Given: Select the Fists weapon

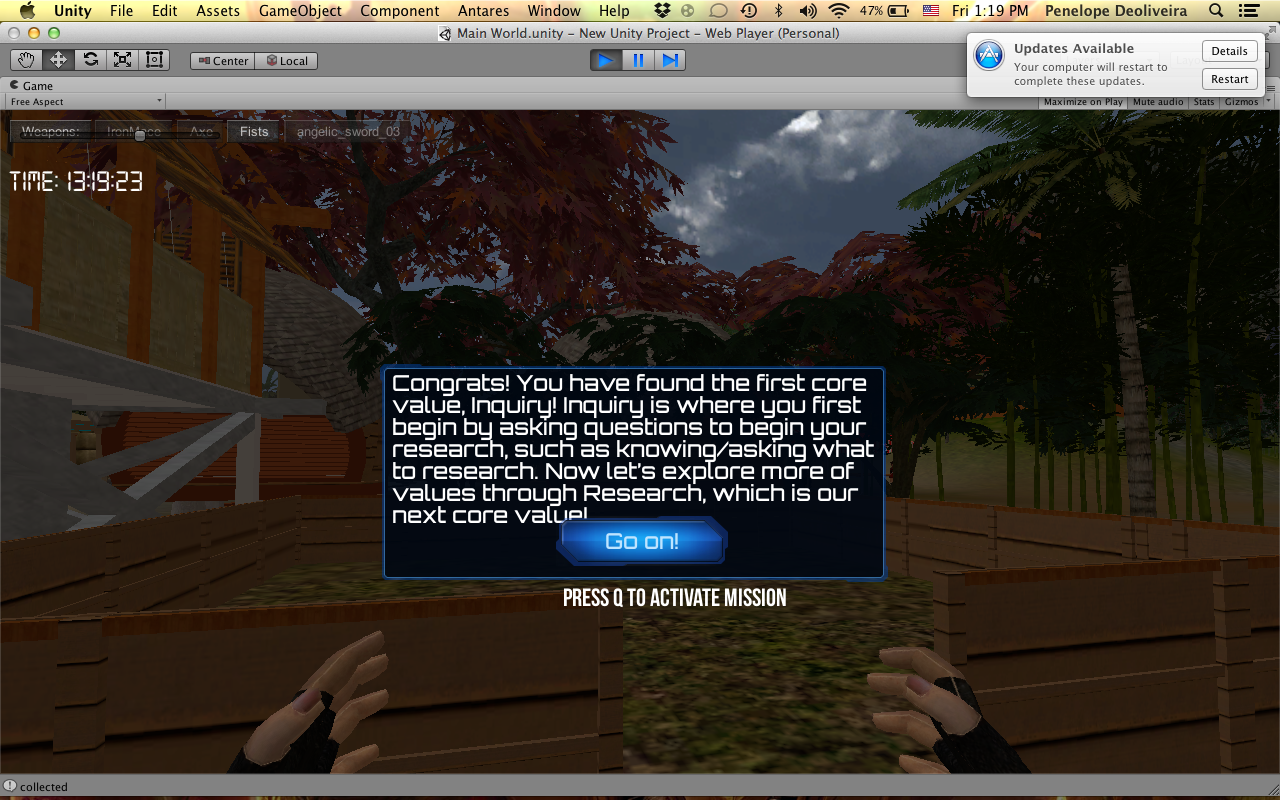Looking at the screenshot, I should click(254, 131).
